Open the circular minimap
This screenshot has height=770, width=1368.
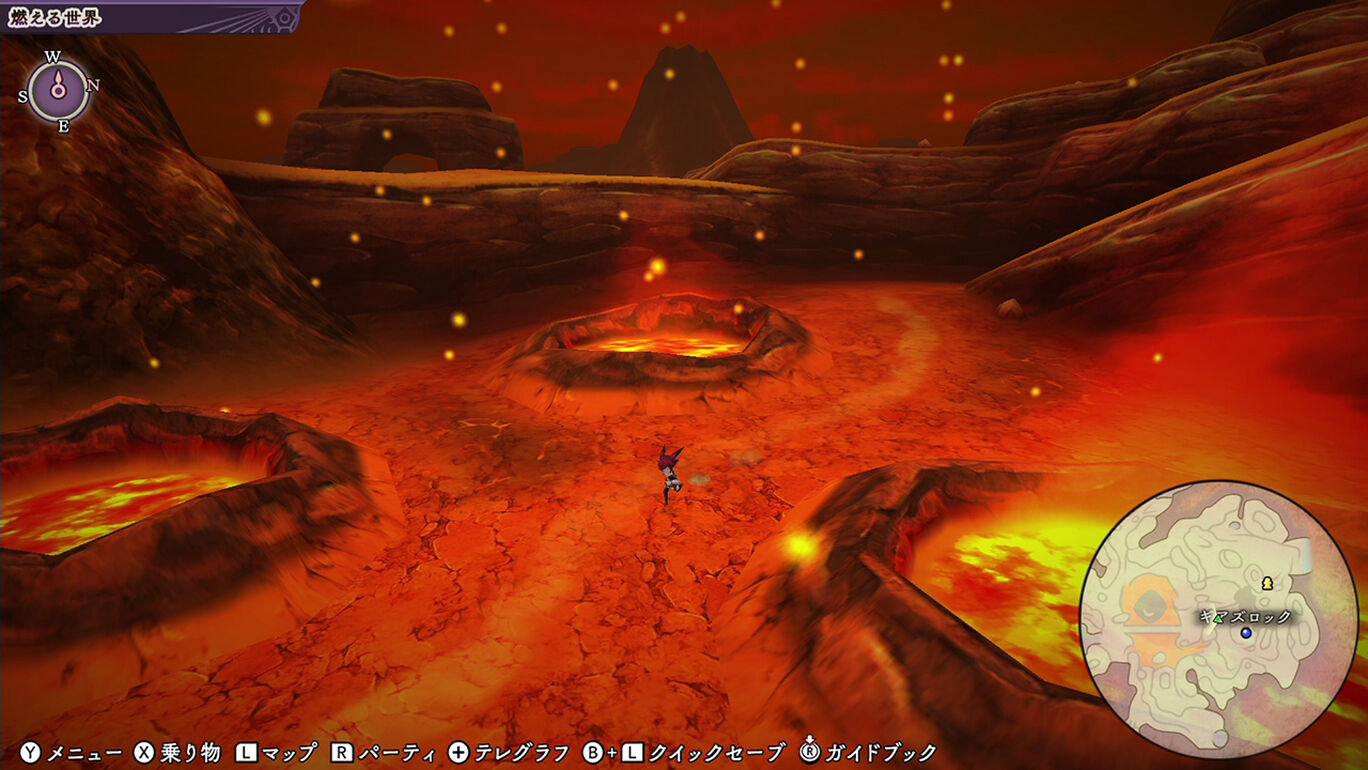pyautogui.click(x=1218, y=619)
